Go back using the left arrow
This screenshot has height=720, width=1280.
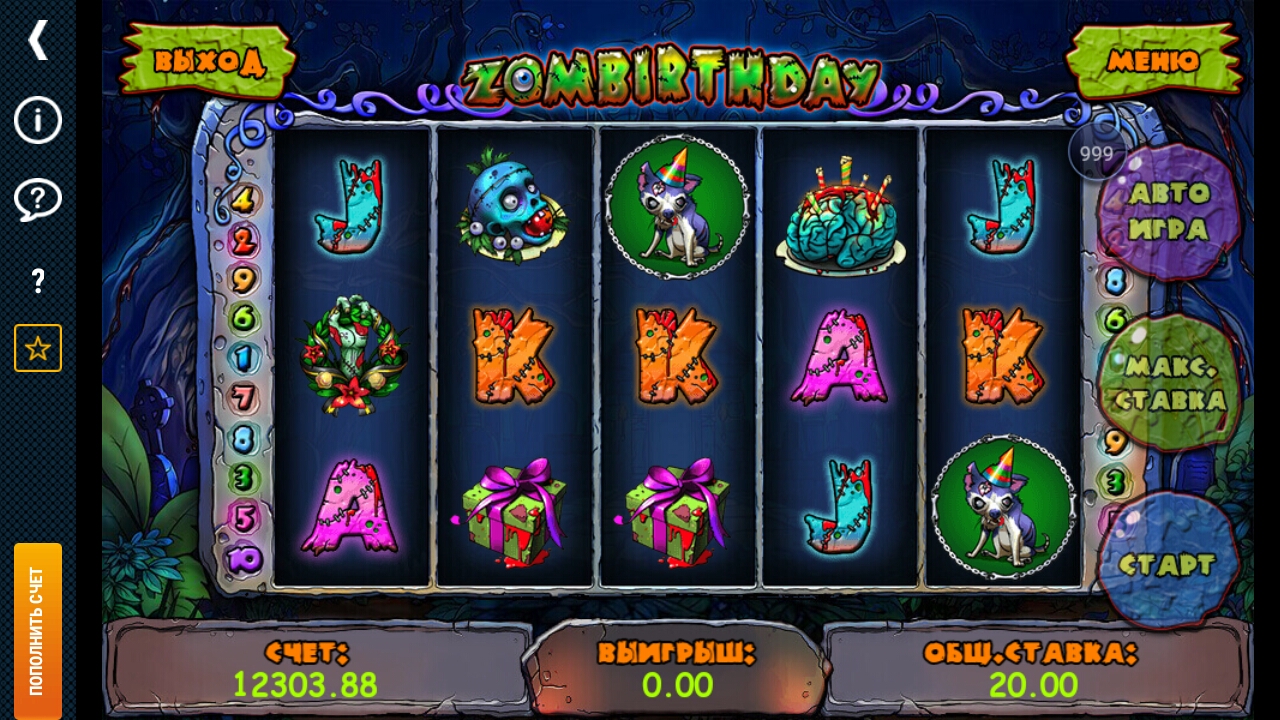coord(38,40)
